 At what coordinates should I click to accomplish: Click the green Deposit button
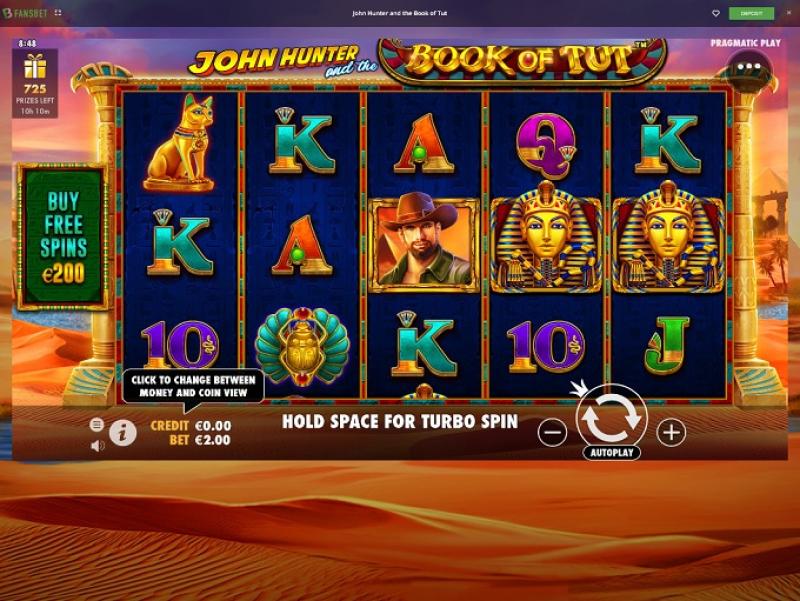click(x=751, y=13)
